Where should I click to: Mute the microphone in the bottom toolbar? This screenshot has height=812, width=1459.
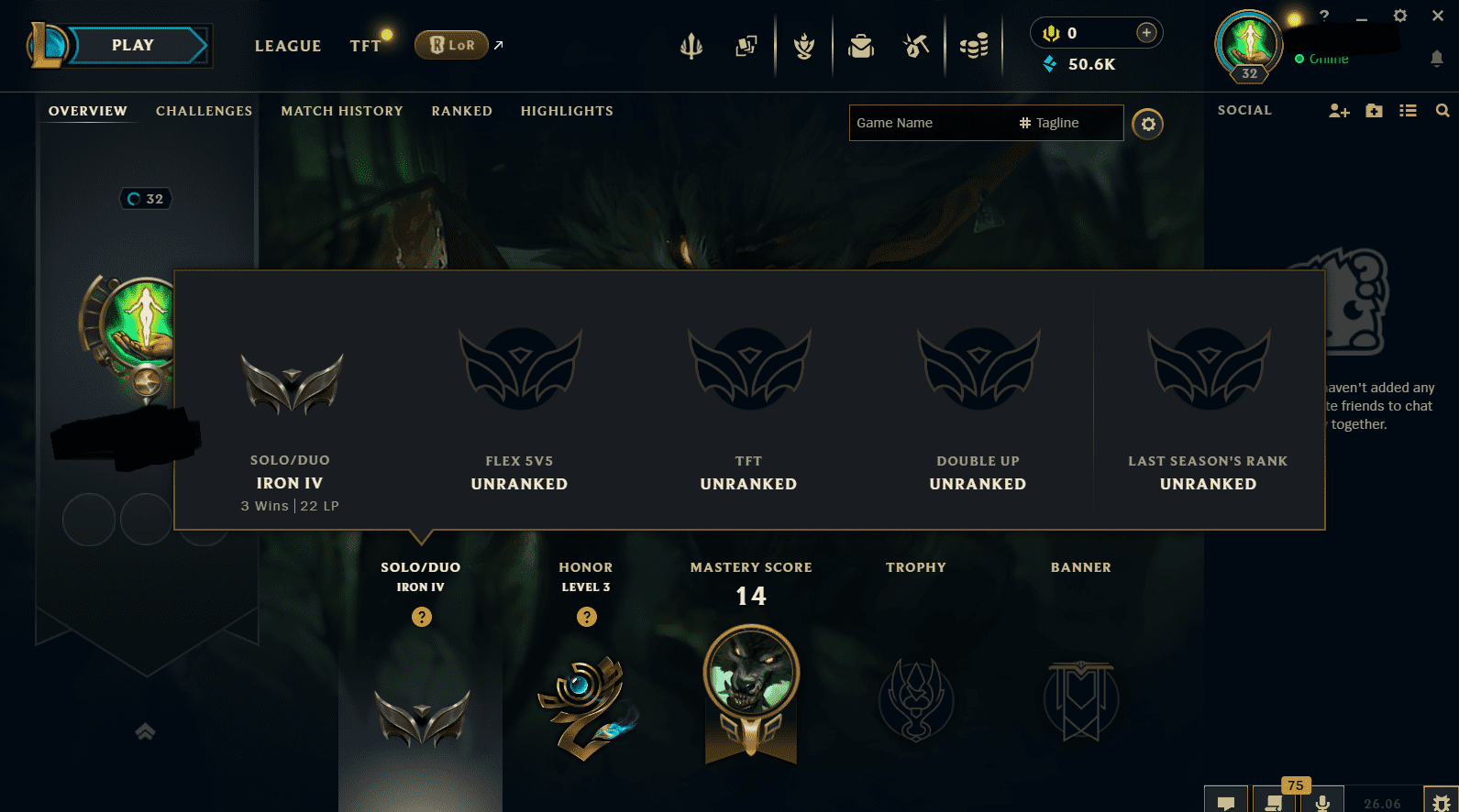pyautogui.click(x=1323, y=802)
